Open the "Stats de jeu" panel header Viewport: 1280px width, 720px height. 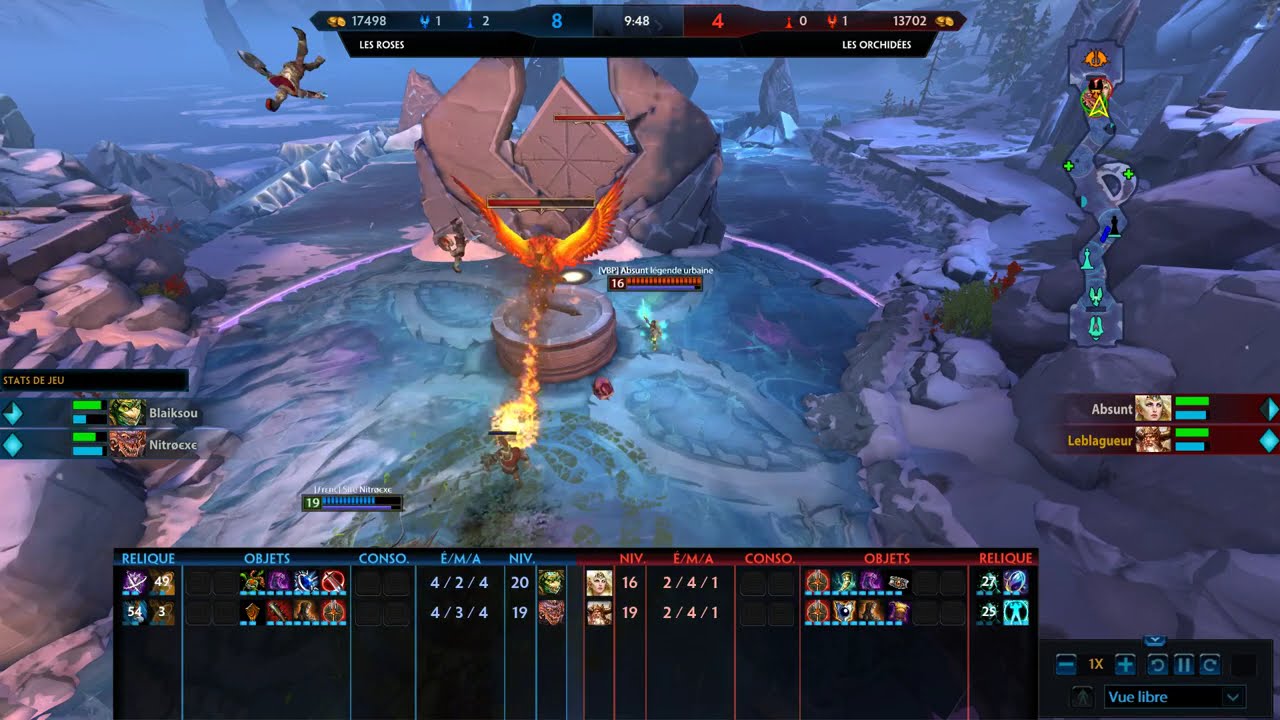pyautogui.click(x=94, y=380)
